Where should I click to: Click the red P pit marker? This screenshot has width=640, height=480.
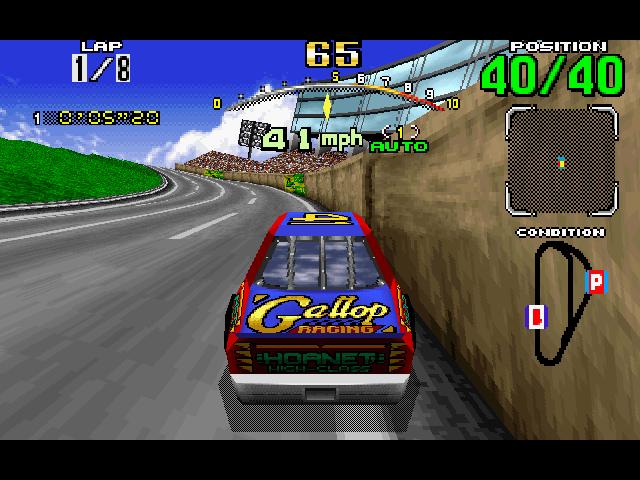coord(596,281)
